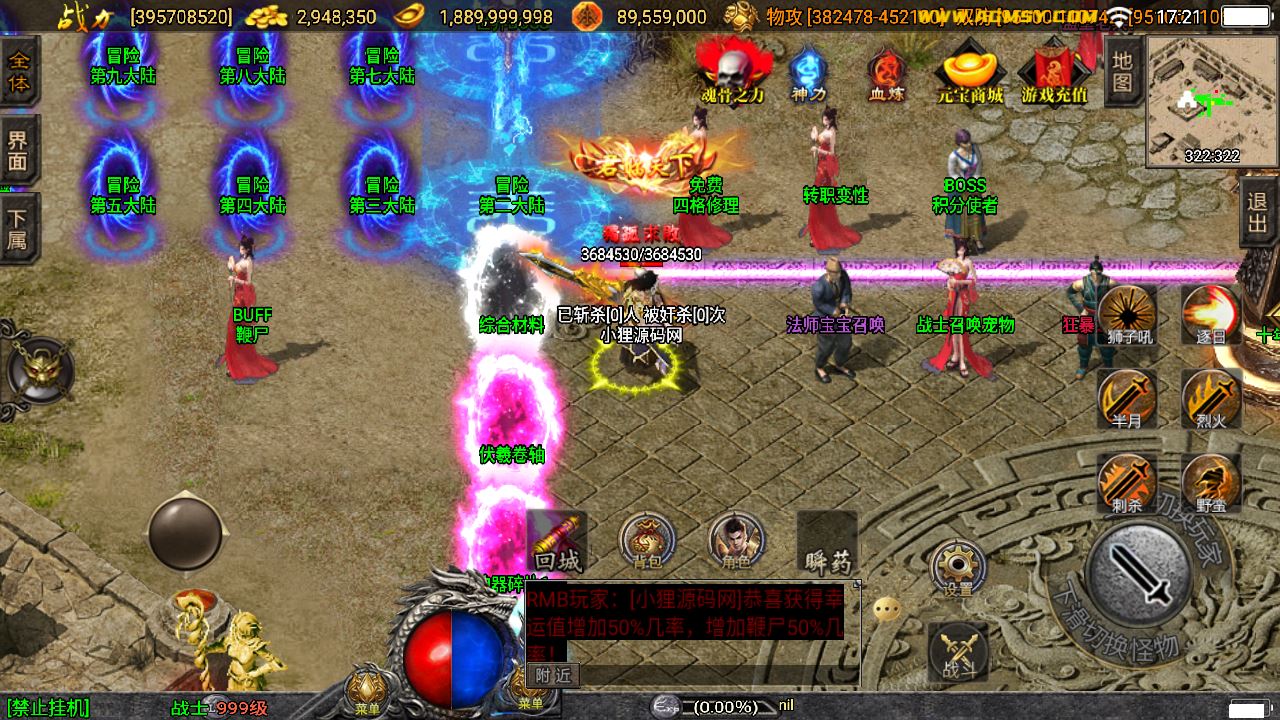Viewport: 1280px width, 720px height.
Task: Open the minimap
Action: 1211,100
